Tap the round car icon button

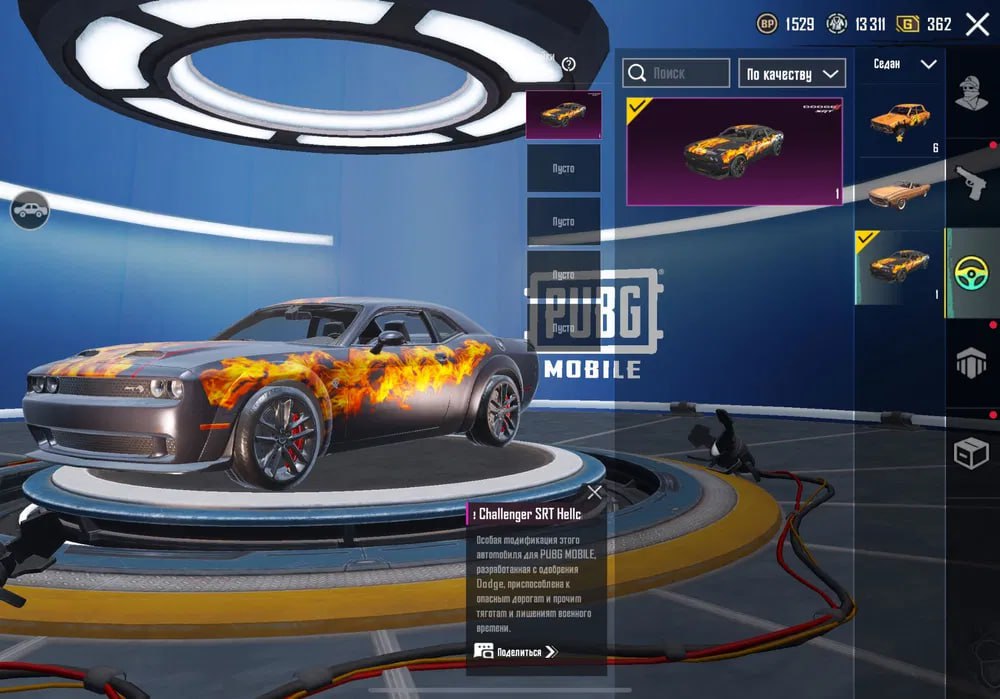coord(30,210)
